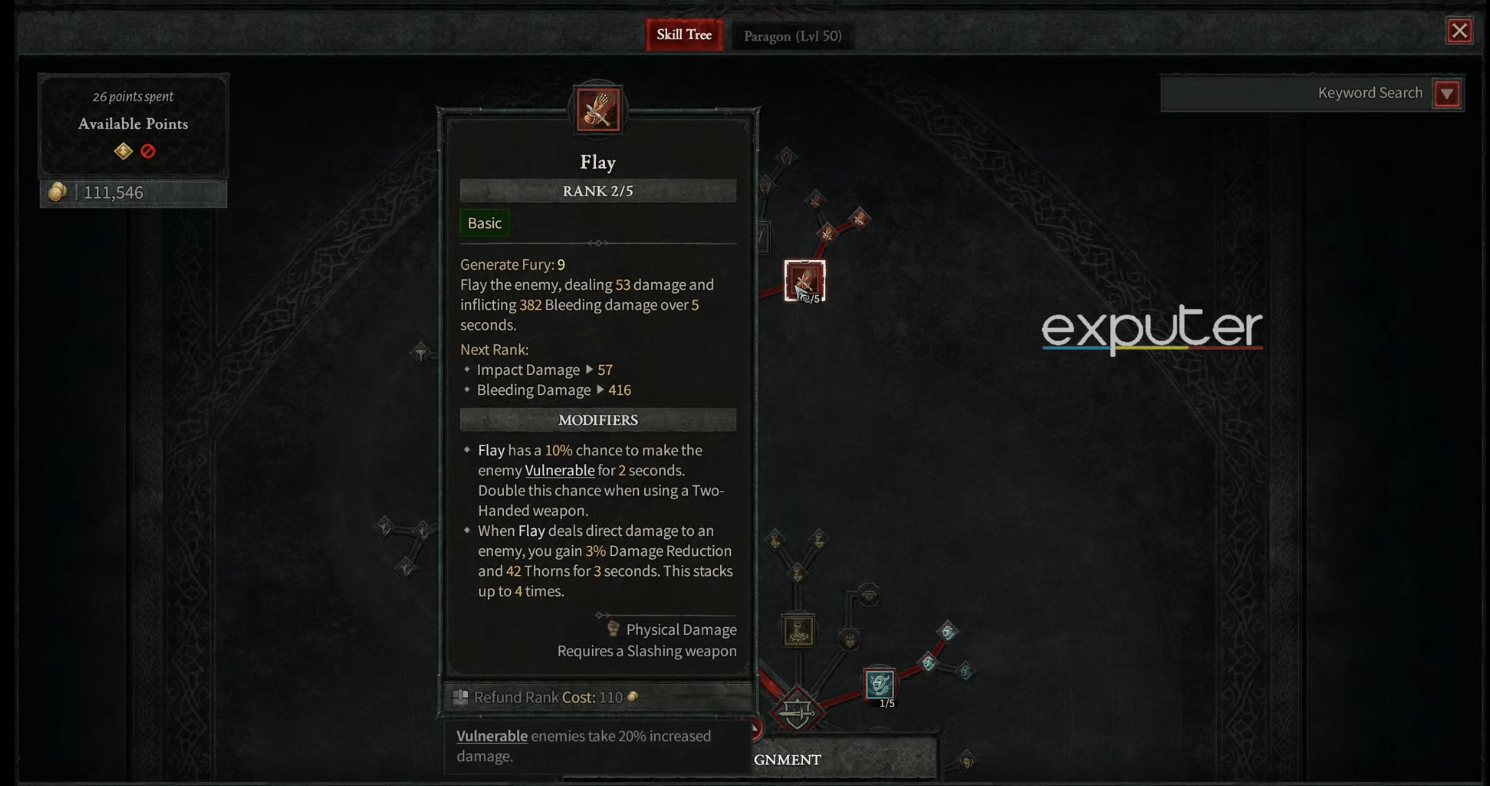Click the highlighted Flay node marked 2/5
Image resolution: width=1490 pixels, height=786 pixels.
(805, 281)
